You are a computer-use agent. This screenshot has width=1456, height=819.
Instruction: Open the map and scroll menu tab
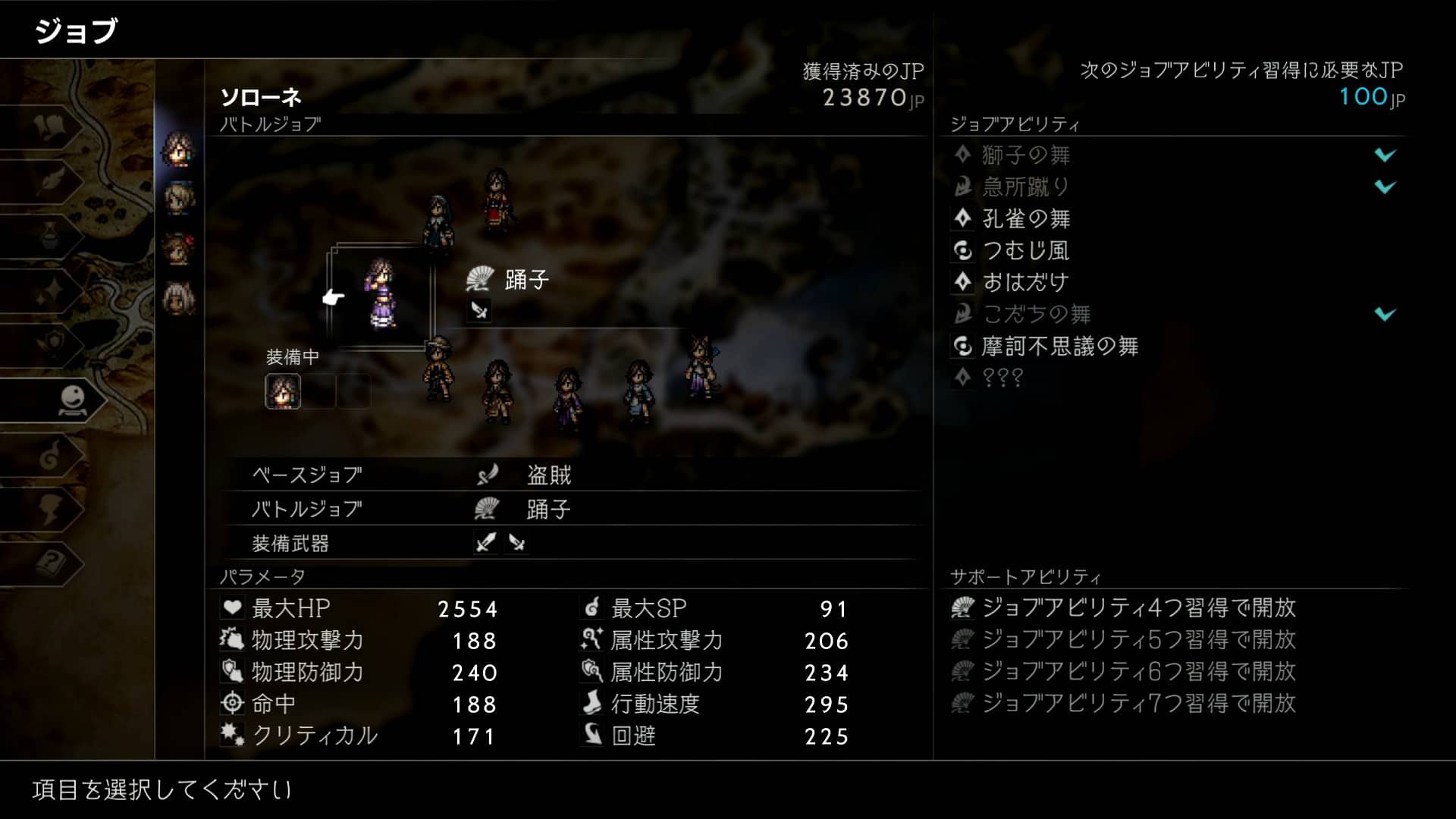(52, 127)
